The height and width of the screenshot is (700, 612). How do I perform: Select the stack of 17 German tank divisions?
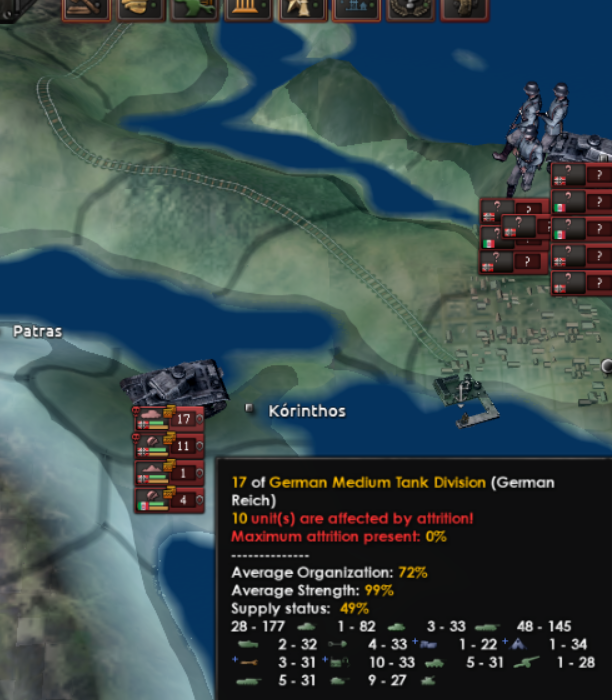170,419
